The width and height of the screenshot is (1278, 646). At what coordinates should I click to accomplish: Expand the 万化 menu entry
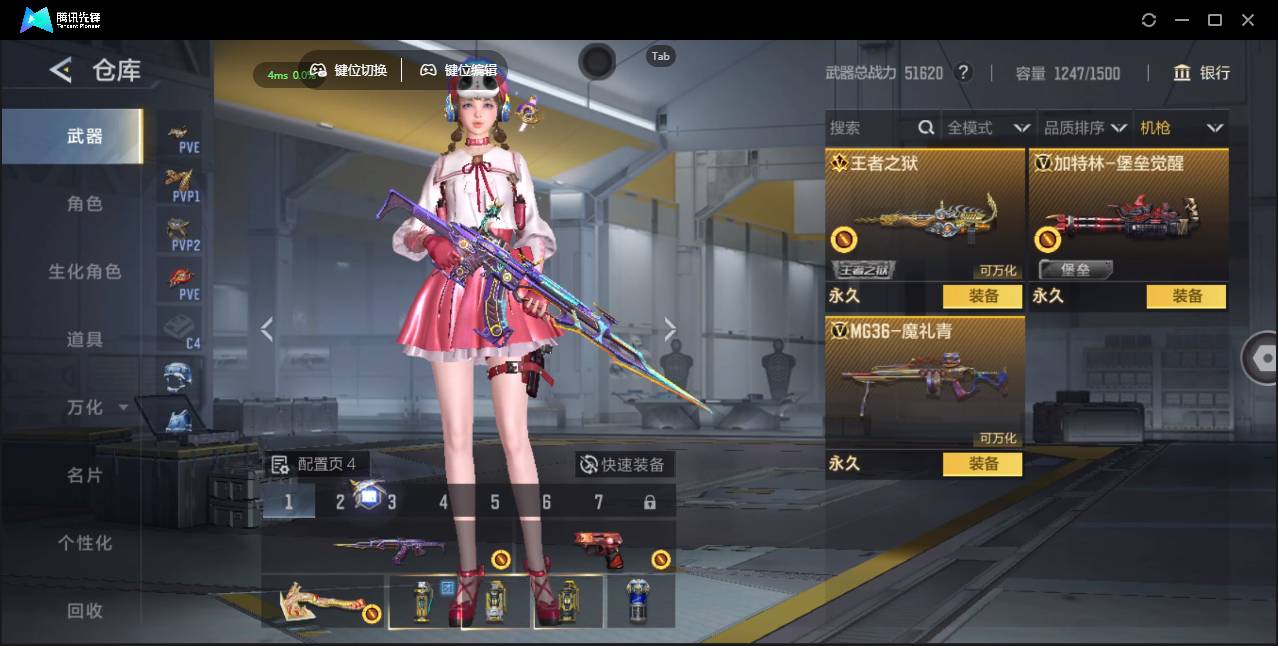pos(96,408)
